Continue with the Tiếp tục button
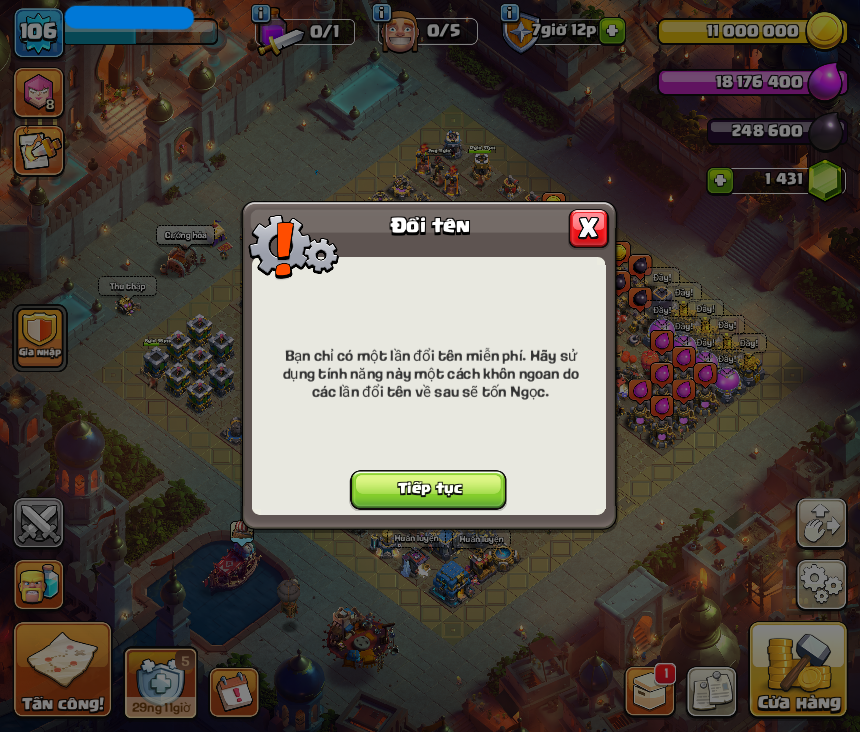Screen dimensions: 860x732 428,489
